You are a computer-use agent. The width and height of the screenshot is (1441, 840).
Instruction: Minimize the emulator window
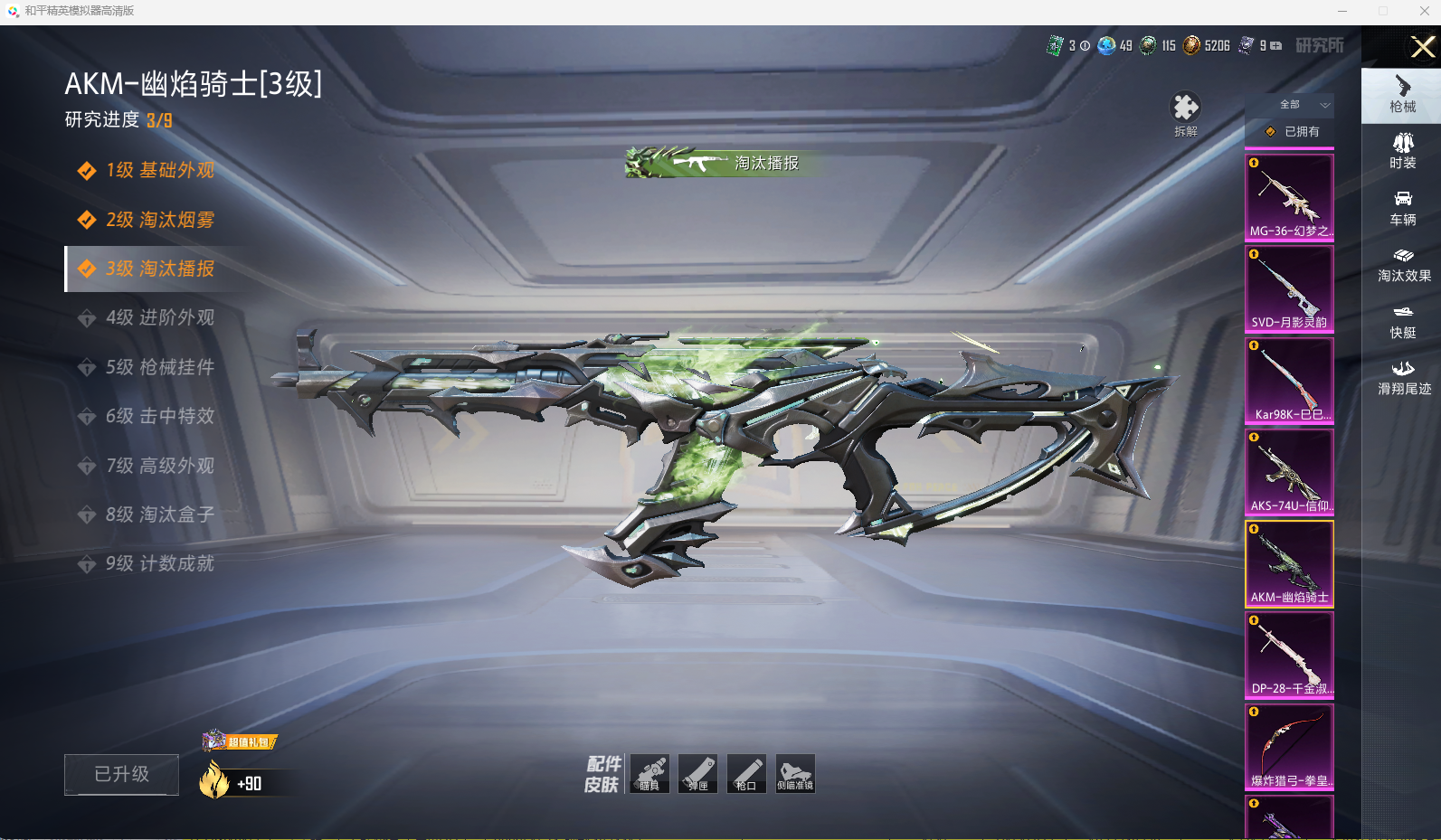[x=1342, y=11]
